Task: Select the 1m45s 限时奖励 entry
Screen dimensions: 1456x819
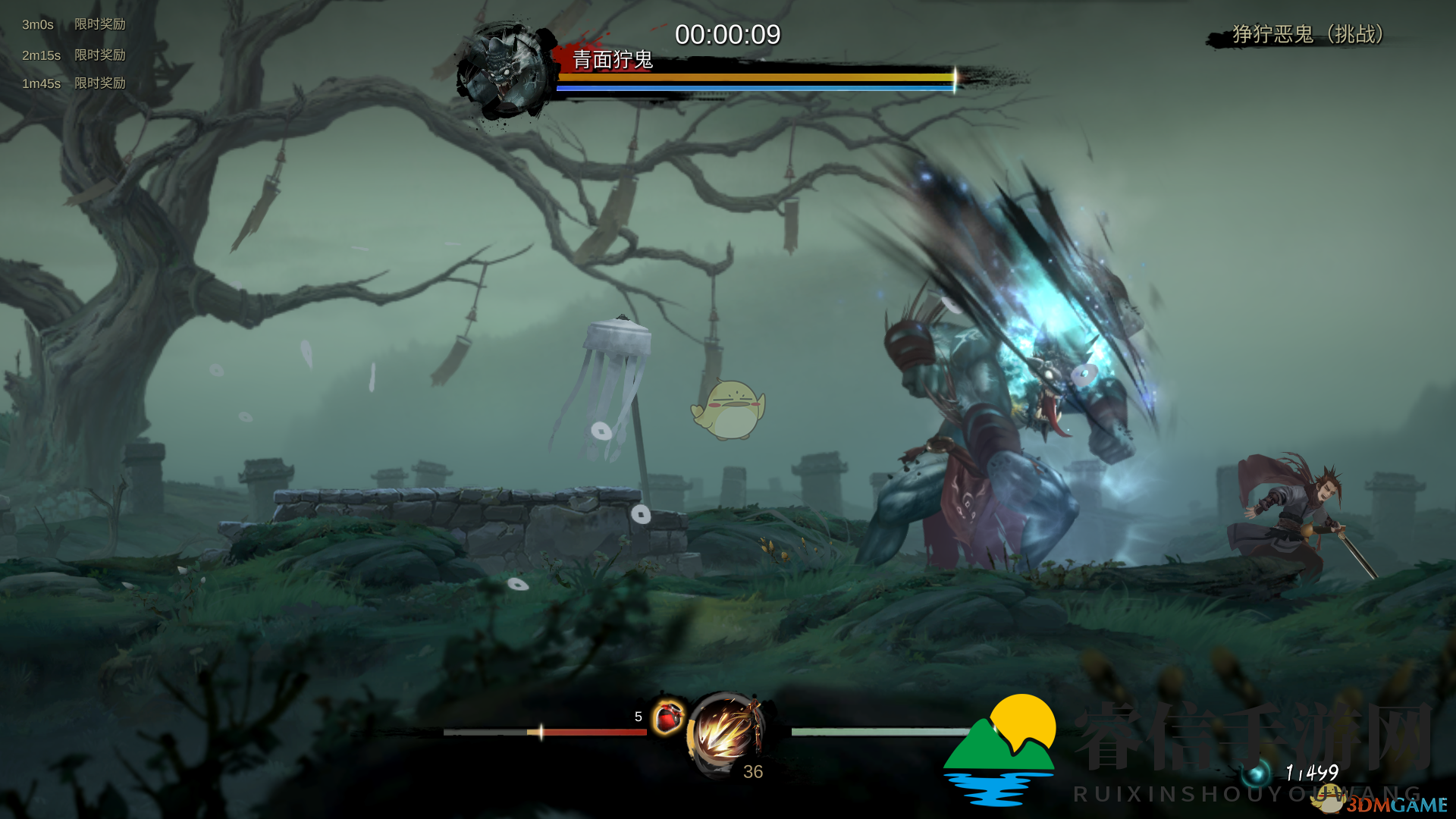Action: [x=74, y=83]
